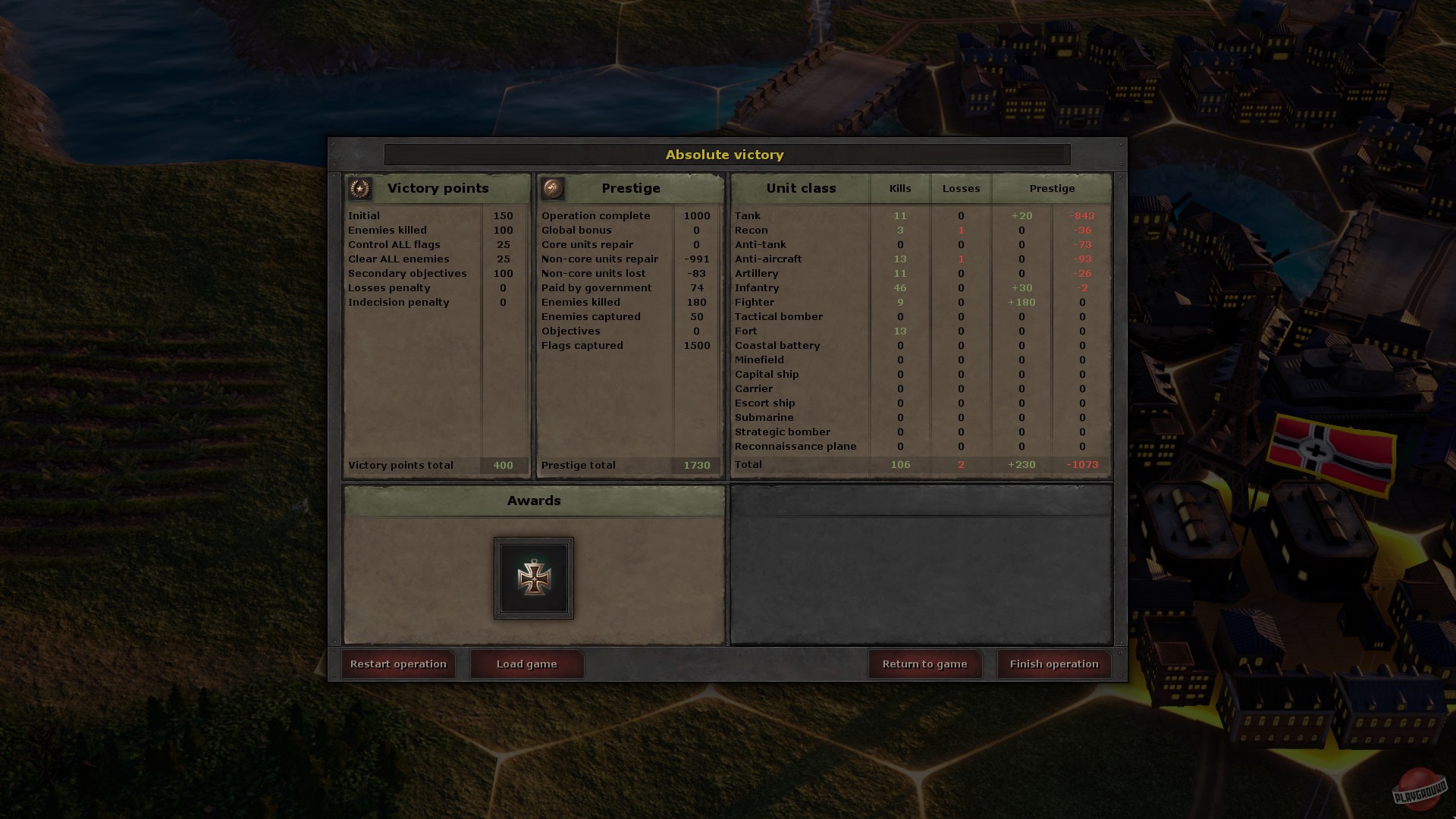Viewport: 1456px width, 819px height.
Task: Click the Prestige column header
Action: click(x=1053, y=188)
